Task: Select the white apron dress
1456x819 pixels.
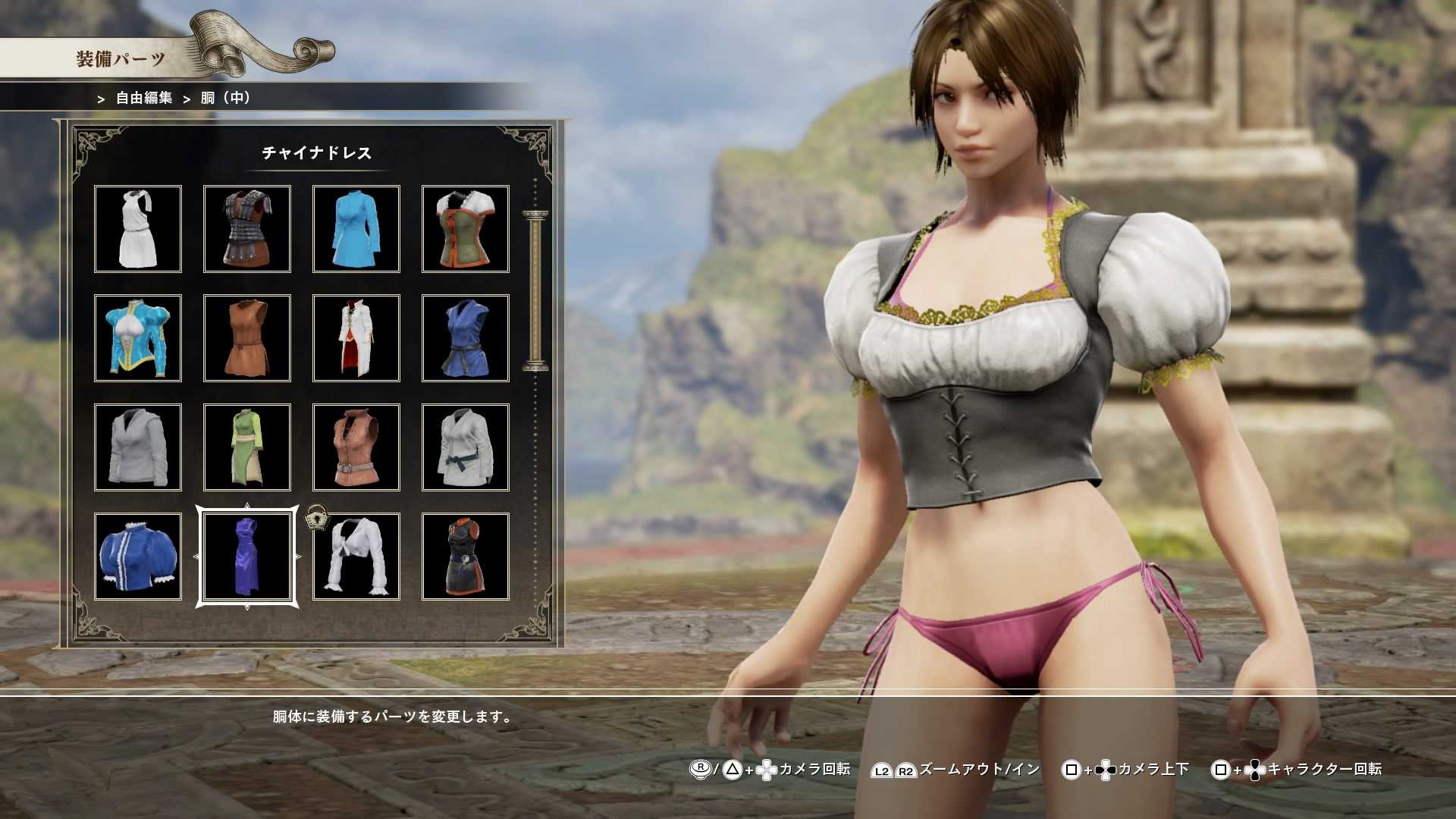Action: [138, 228]
